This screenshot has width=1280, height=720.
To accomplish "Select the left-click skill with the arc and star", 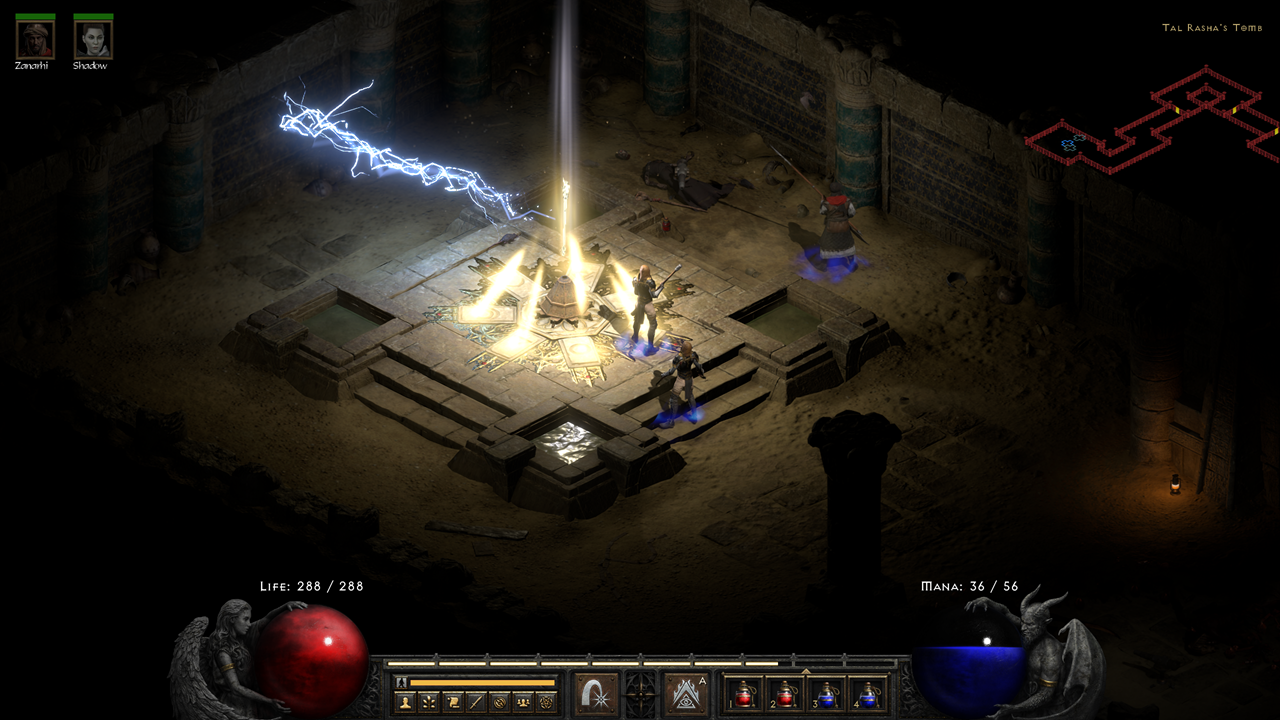I will click(x=596, y=694).
